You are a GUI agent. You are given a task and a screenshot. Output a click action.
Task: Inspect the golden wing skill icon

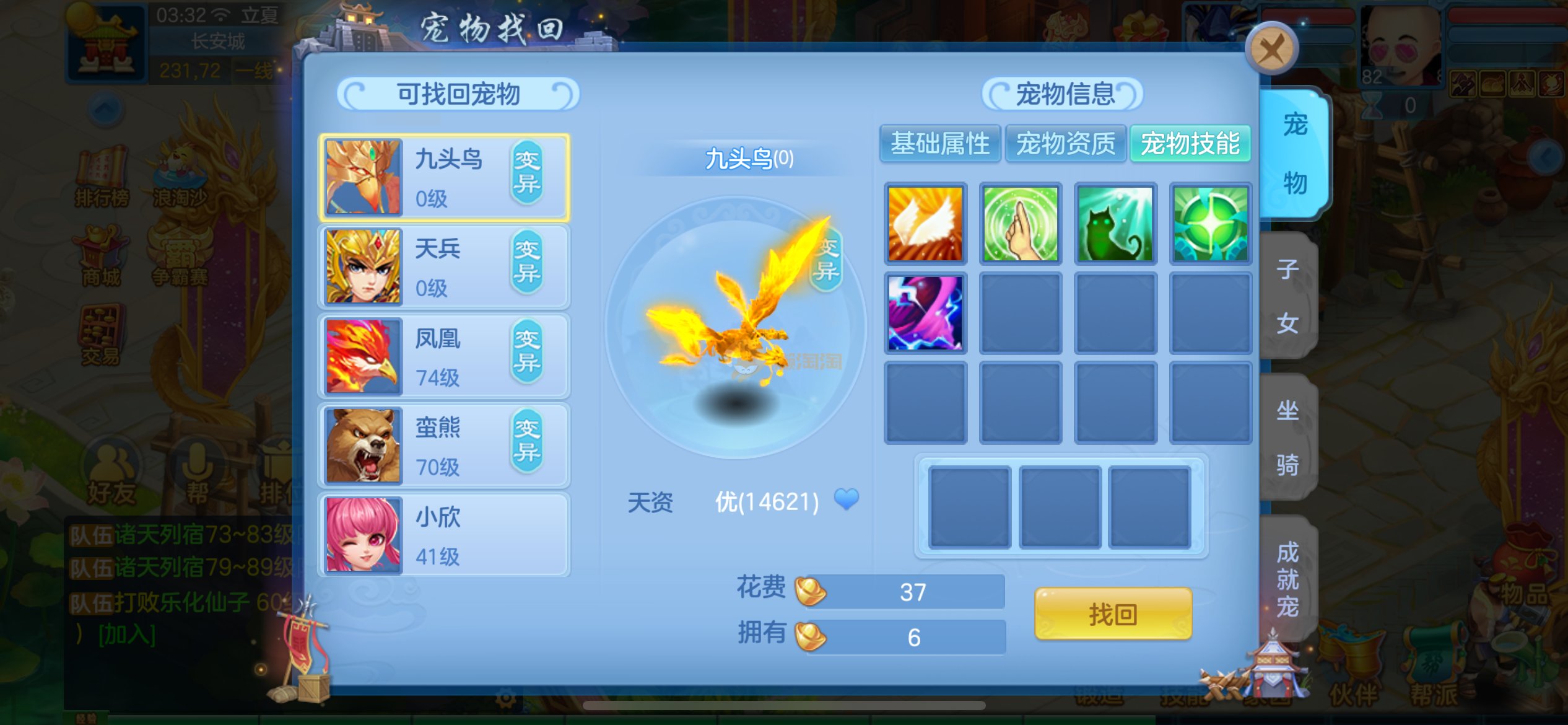coord(925,224)
